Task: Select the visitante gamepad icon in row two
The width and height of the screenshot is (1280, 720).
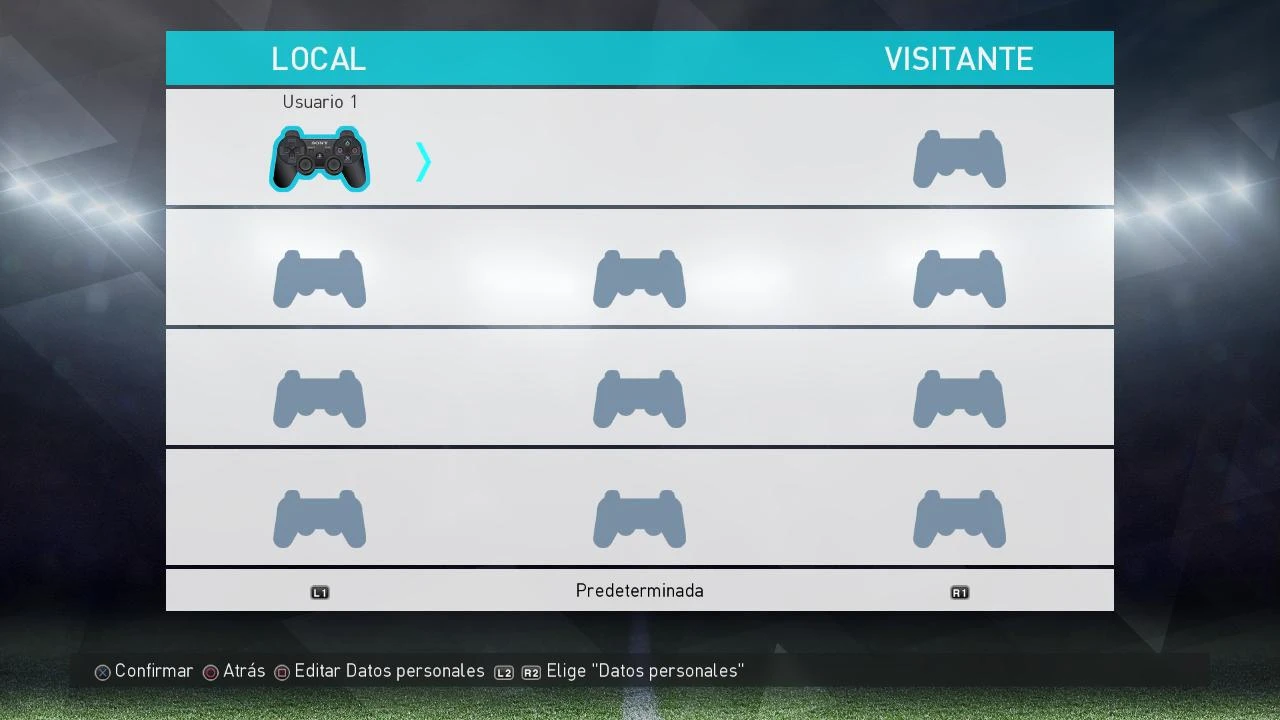Action: (959, 278)
